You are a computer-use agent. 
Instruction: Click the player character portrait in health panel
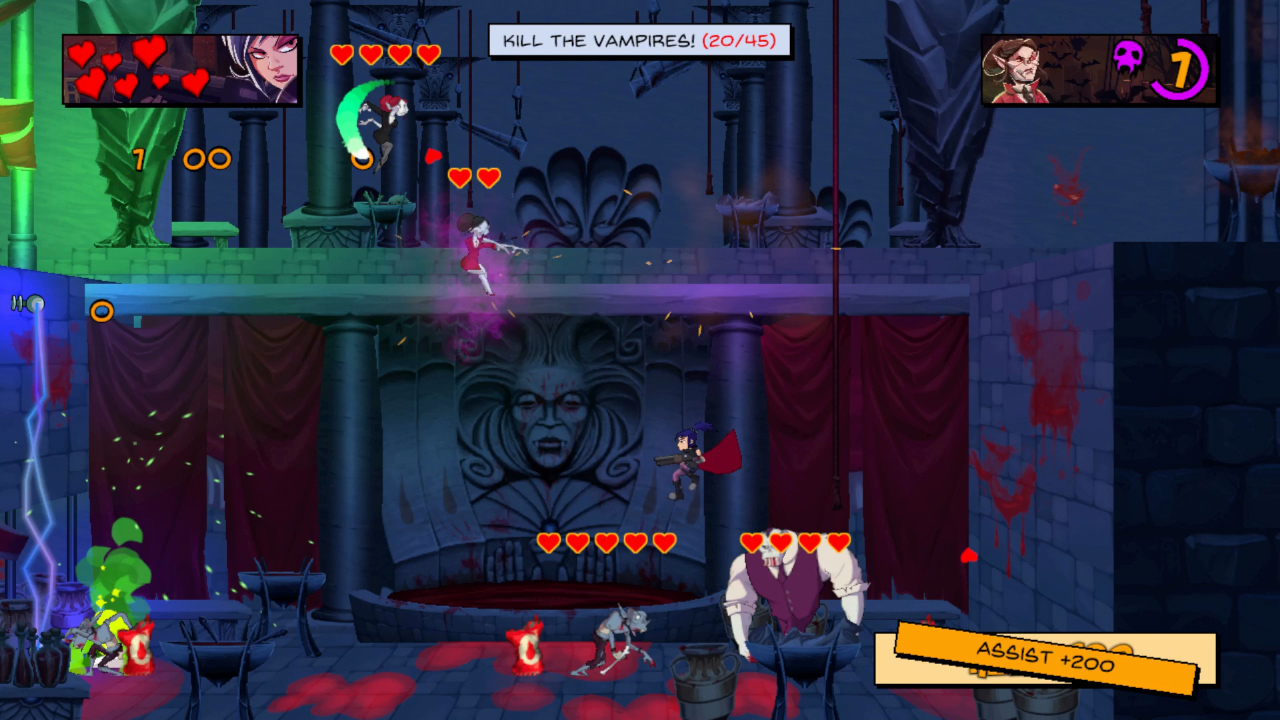point(270,70)
